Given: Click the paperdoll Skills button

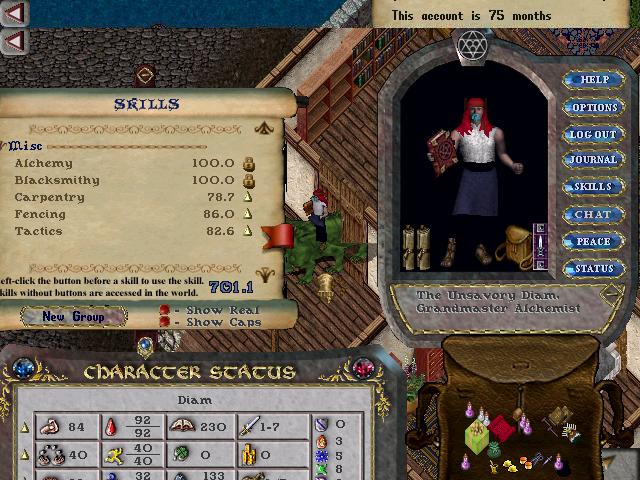Looking at the screenshot, I should click(x=594, y=187).
